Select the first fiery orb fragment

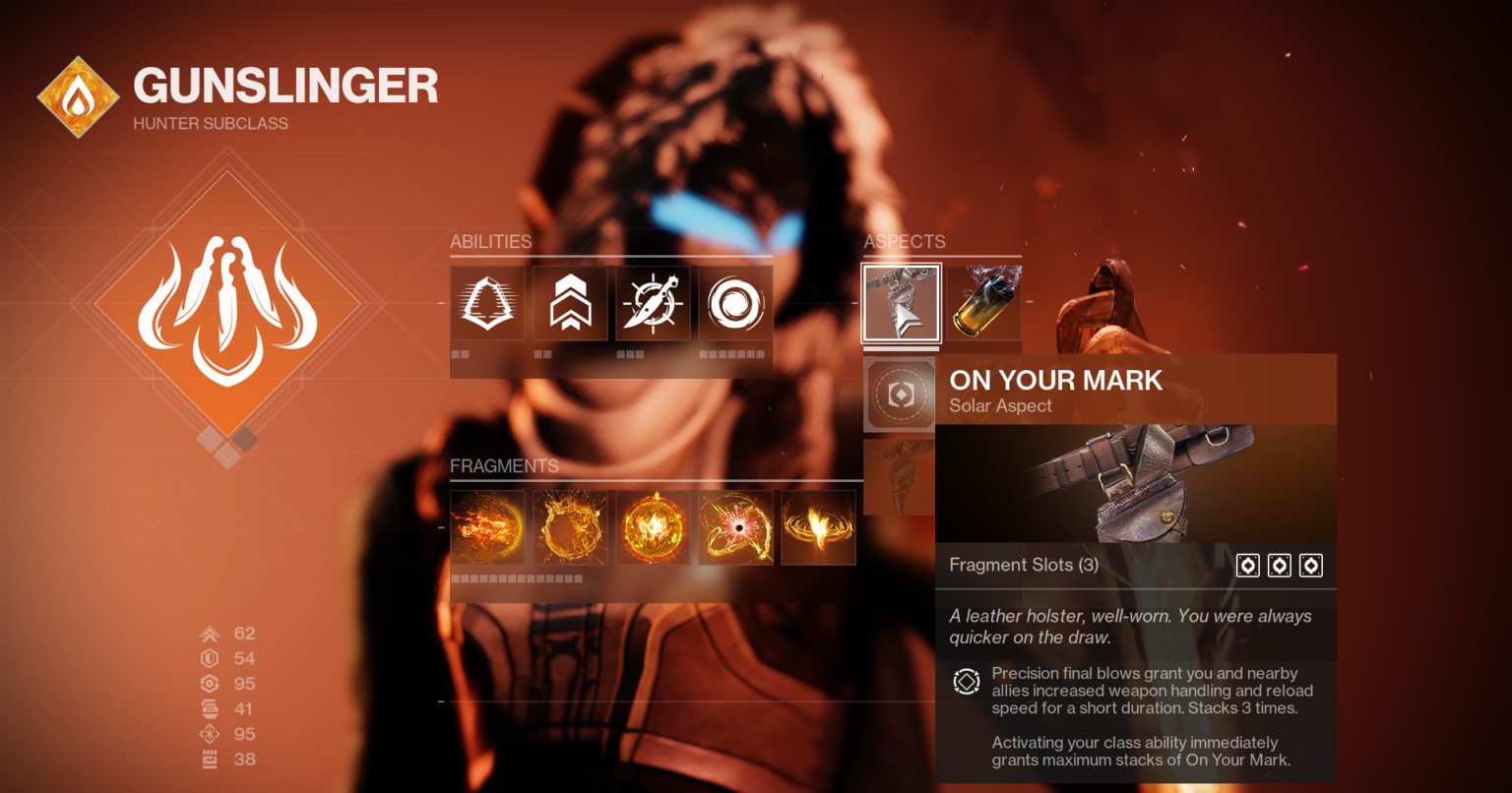pyautogui.click(x=487, y=527)
